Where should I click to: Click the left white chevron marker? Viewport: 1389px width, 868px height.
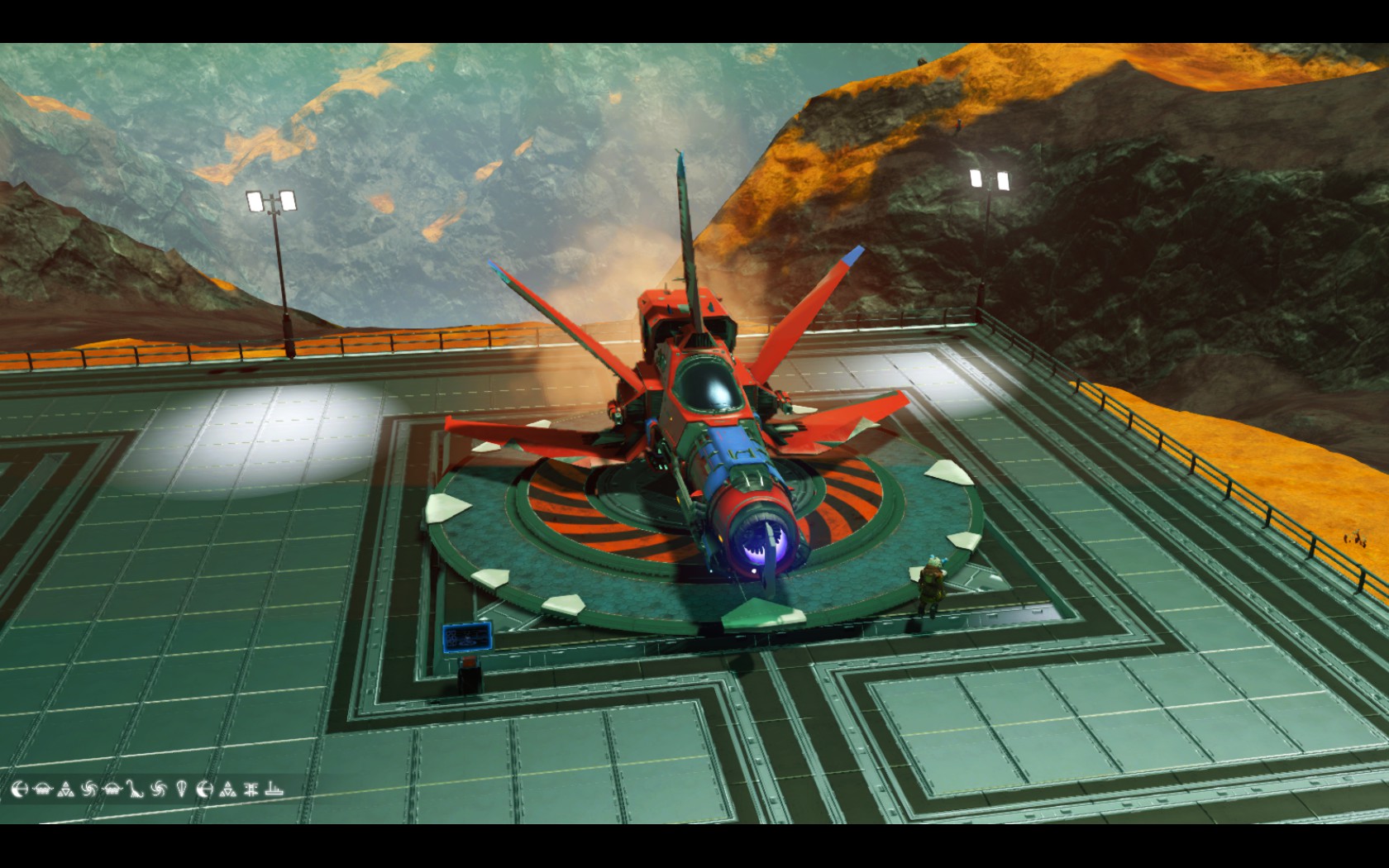click(x=446, y=508)
